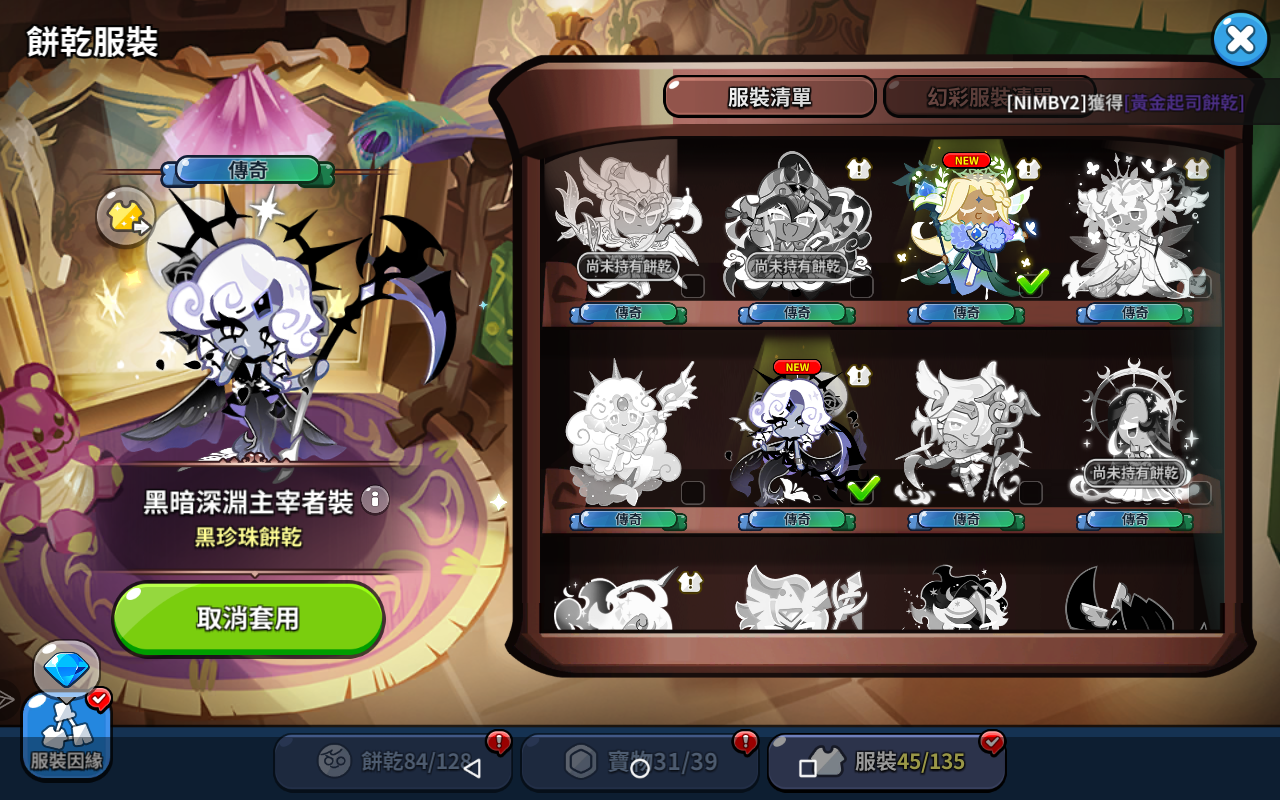
Task: Close the costume screen with the X button
Action: [x=1240, y=40]
